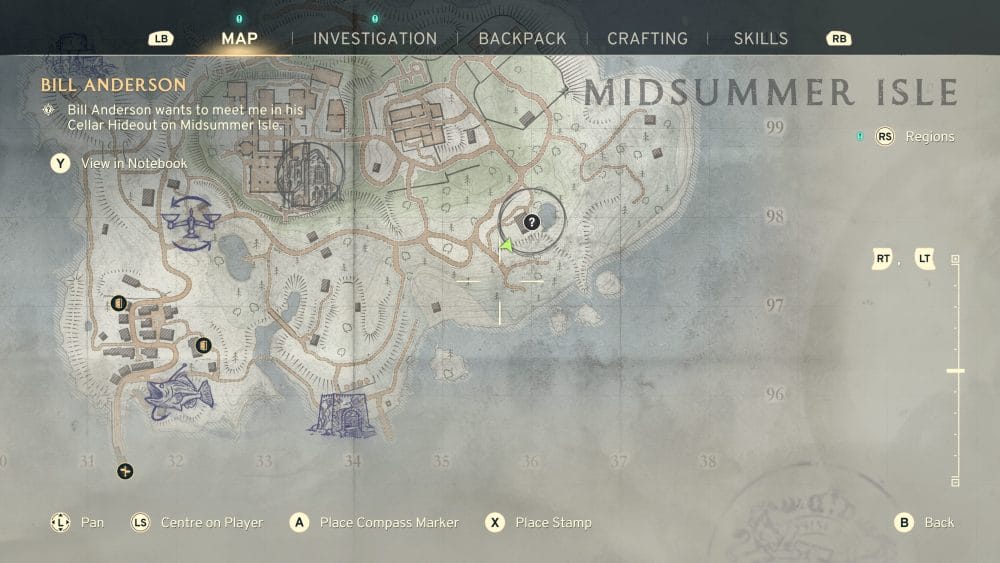Click the compass marker at map bottom-left
1000x563 pixels.
point(125,471)
